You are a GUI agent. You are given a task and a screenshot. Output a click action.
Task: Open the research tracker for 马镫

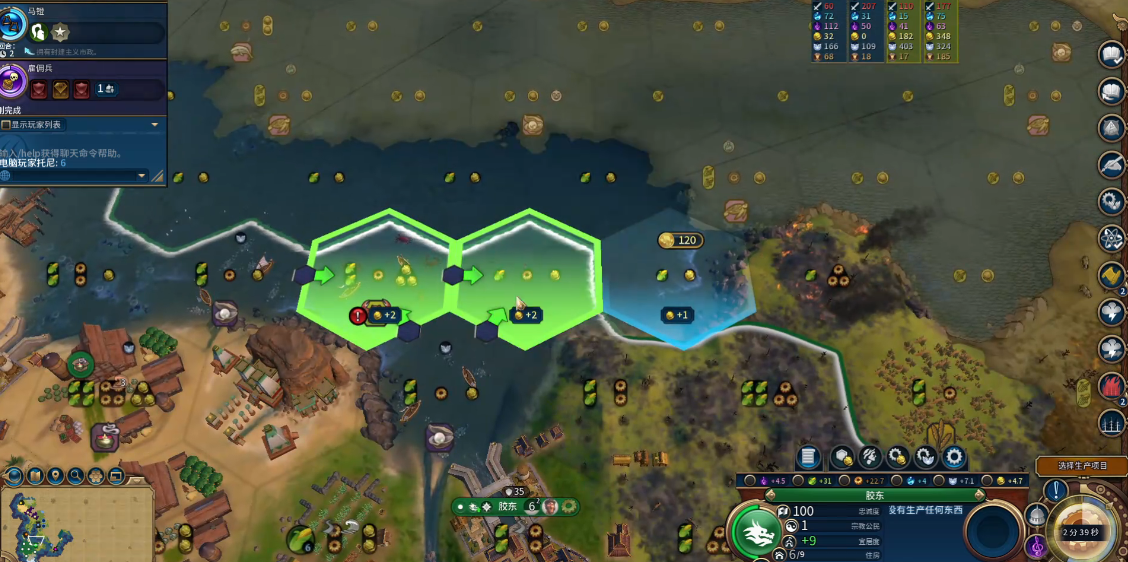tap(14, 24)
